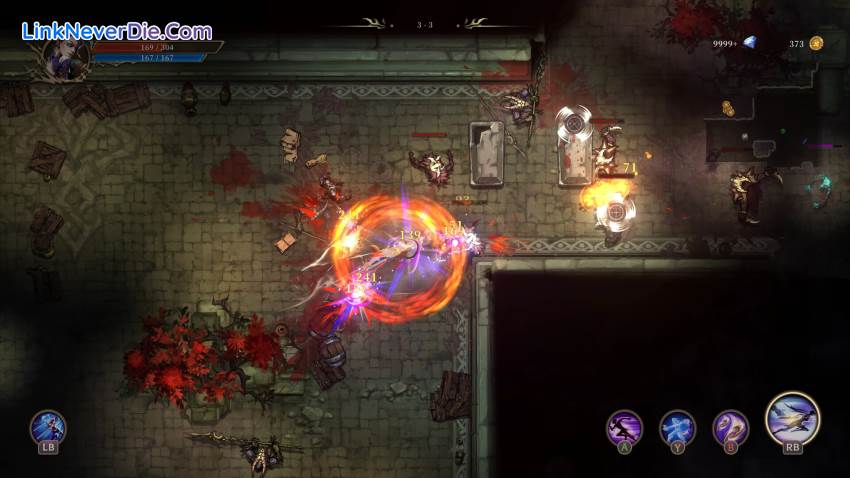Activate the large gold-ringed lunging strike ability
The image size is (850, 478).
click(x=792, y=418)
